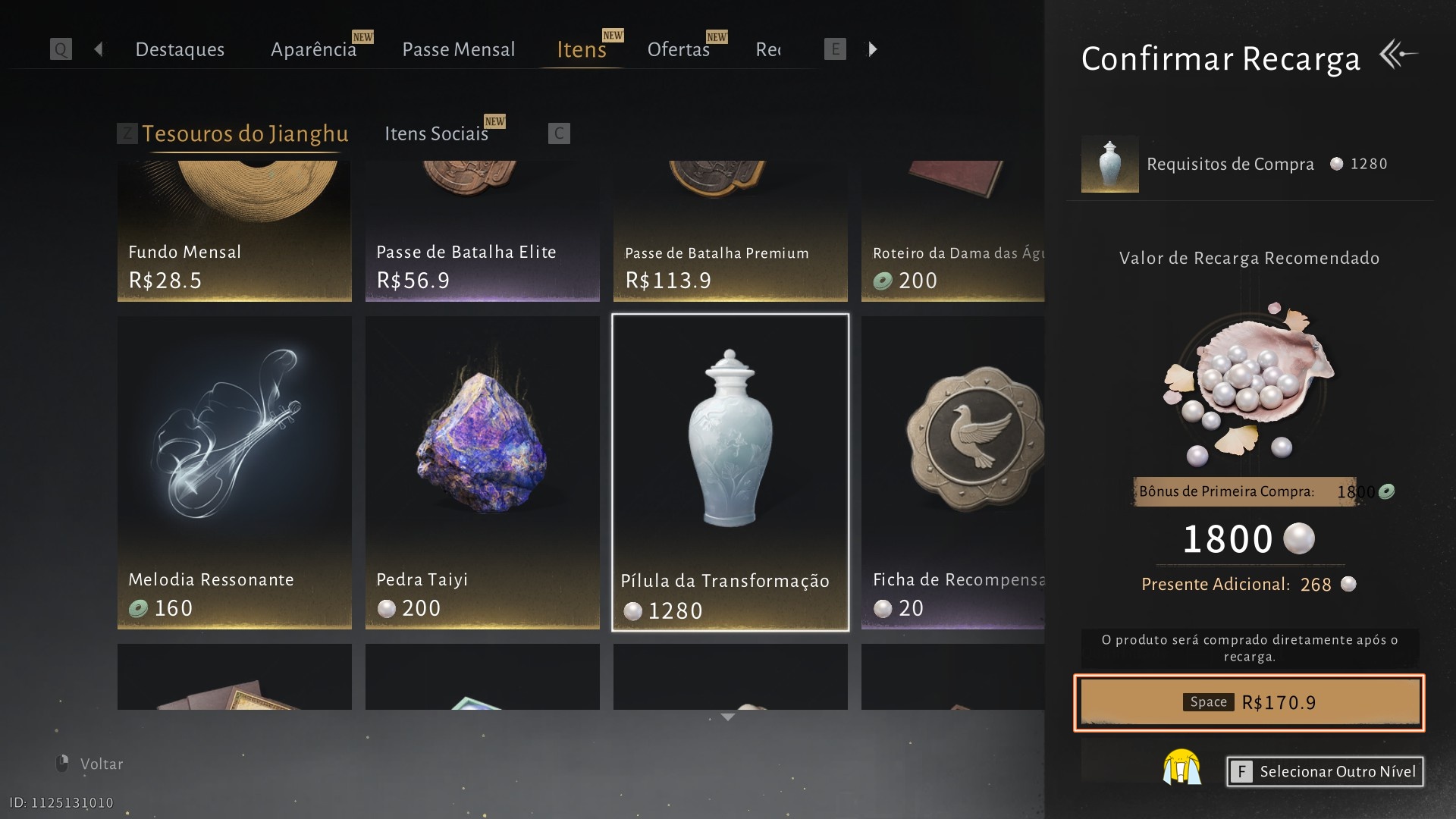Select the Itens tab
This screenshot has width=1456, height=819.
[x=582, y=49]
